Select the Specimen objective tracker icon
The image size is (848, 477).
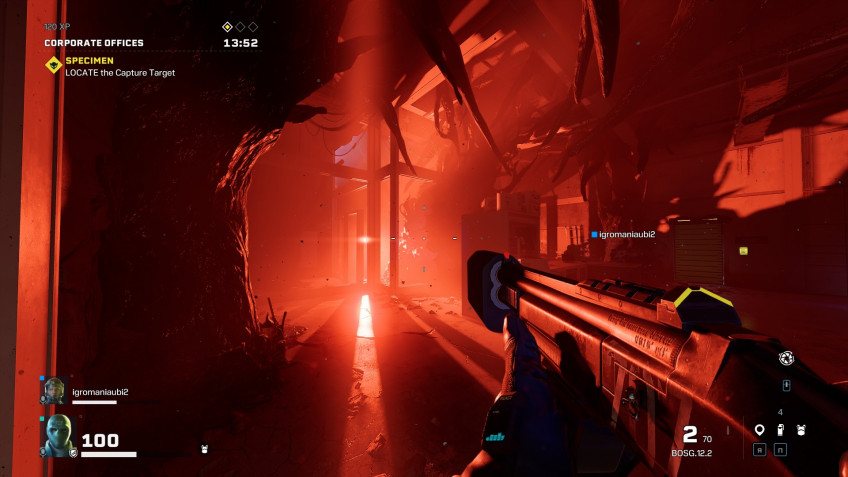click(x=53, y=65)
